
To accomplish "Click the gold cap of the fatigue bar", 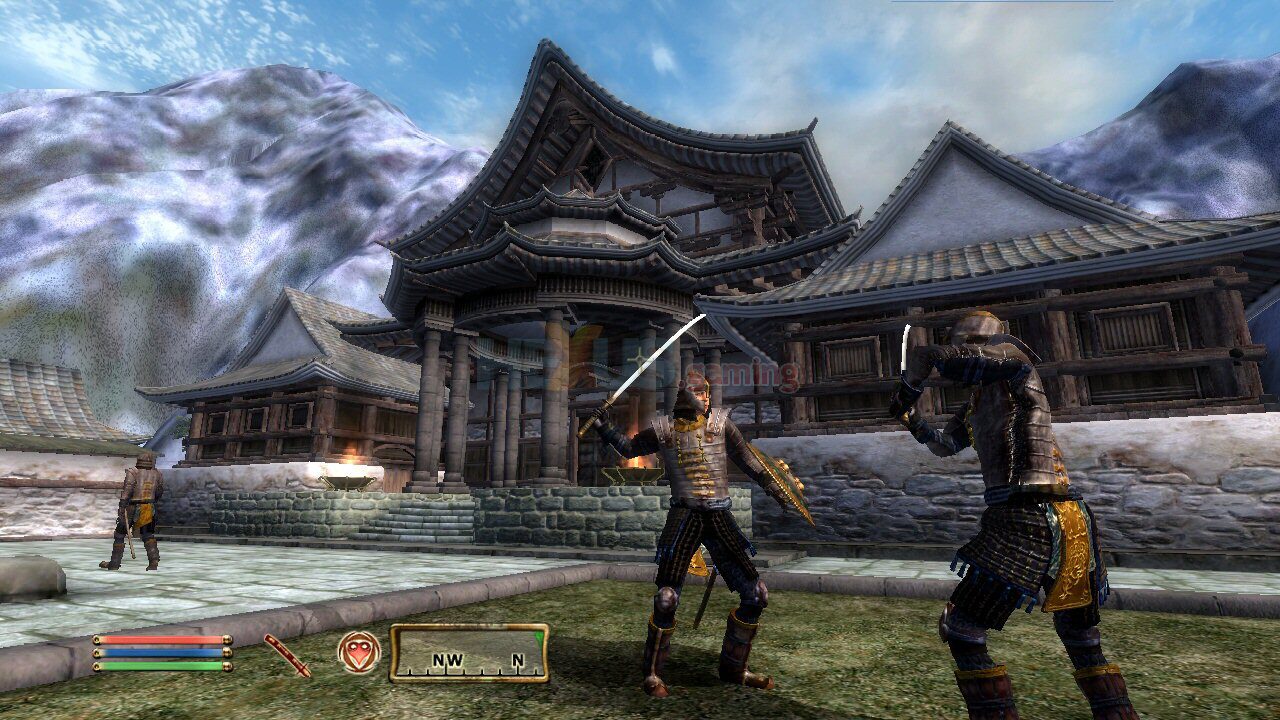I will pos(228,666).
